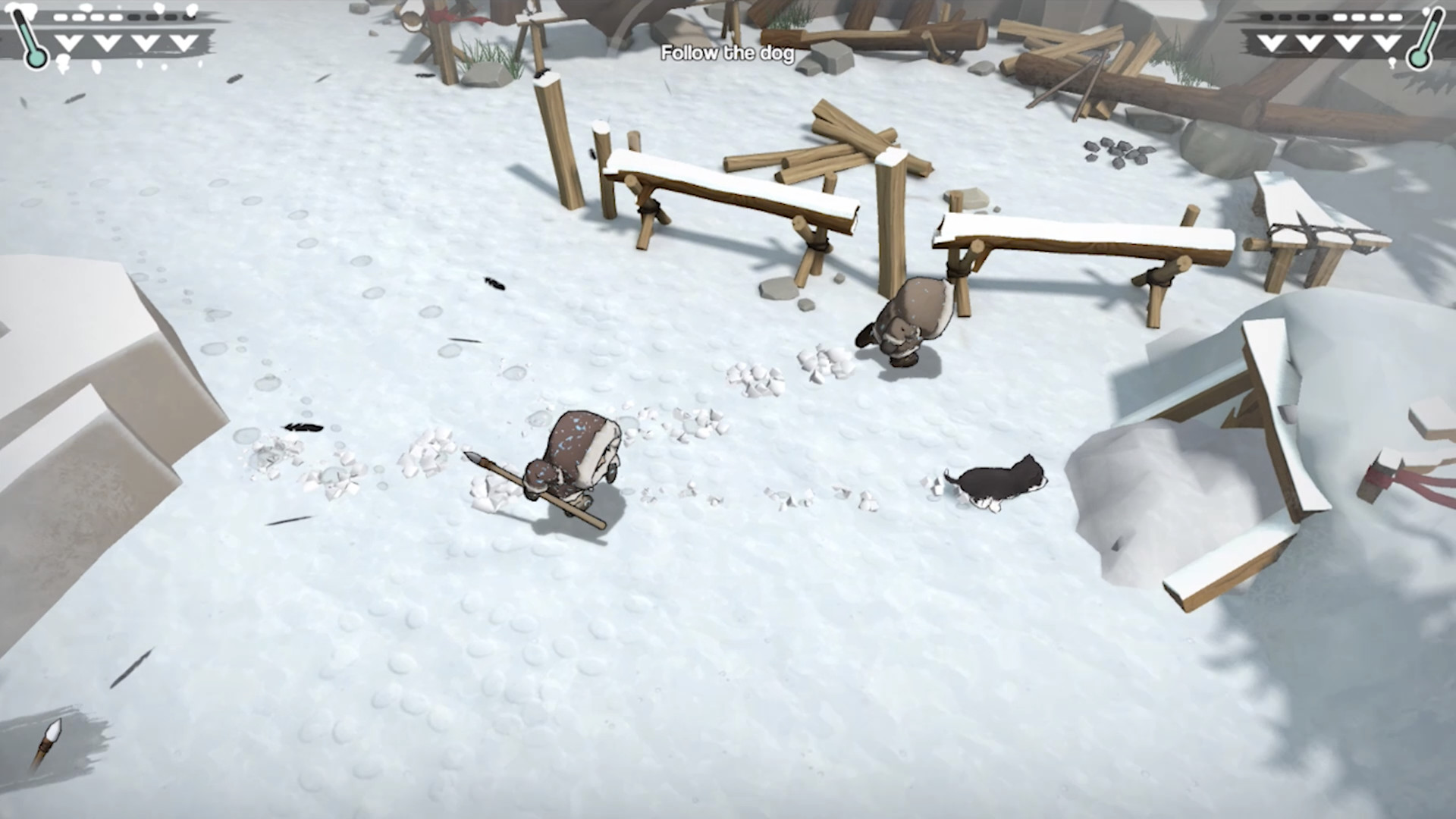Click the first darkened pip on right HUD bar
The height and width of the screenshot is (819, 1456).
coord(1268,17)
